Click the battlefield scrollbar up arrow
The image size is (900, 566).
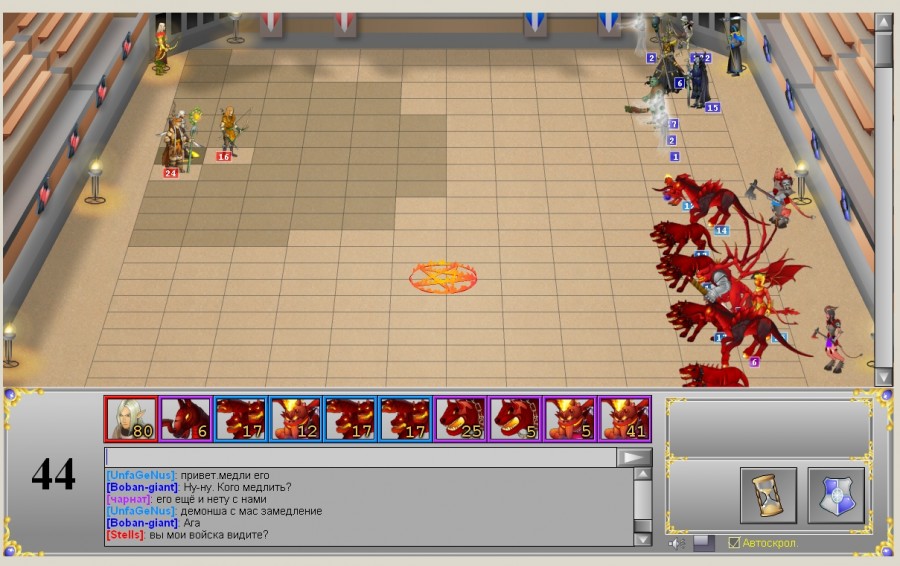click(883, 22)
